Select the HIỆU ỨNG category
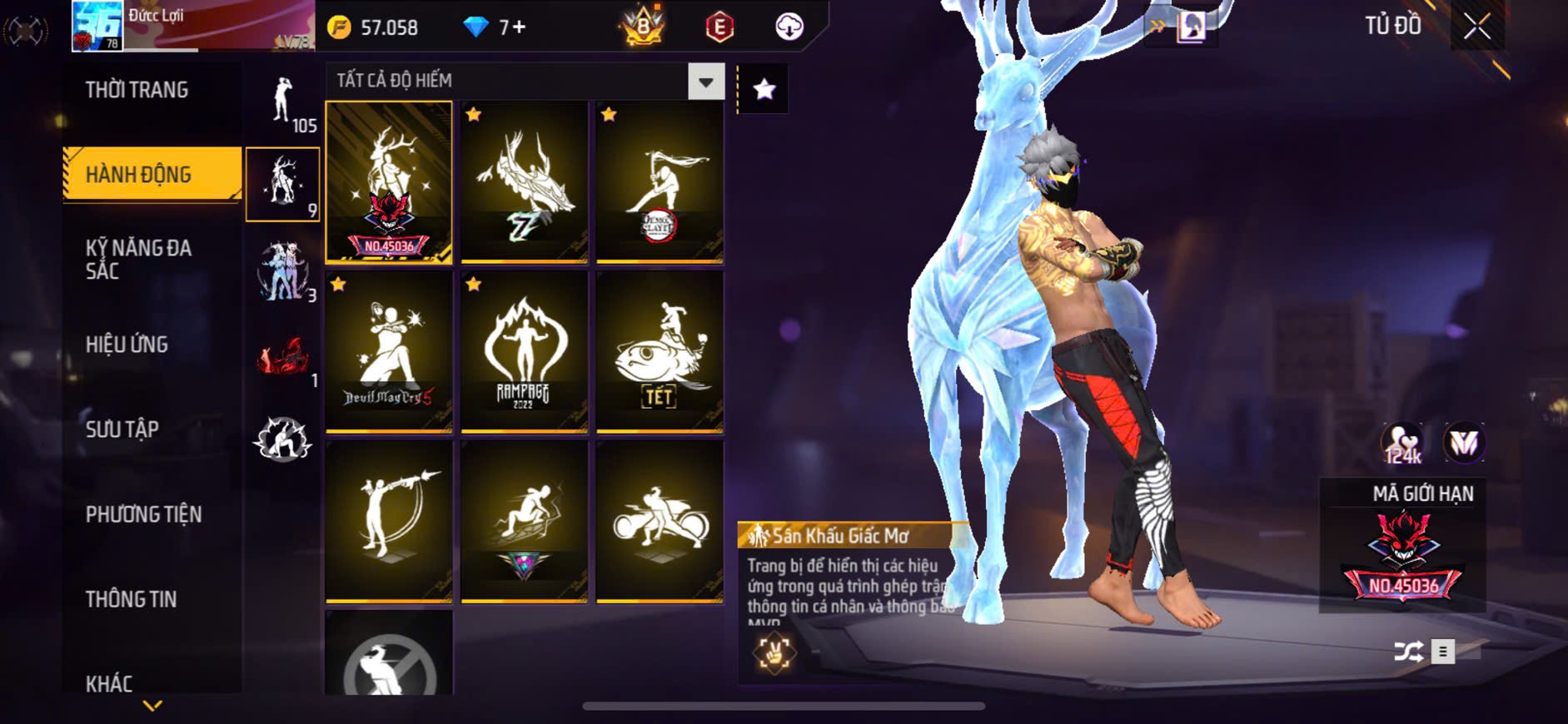This screenshot has width=1568, height=724. tap(127, 345)
